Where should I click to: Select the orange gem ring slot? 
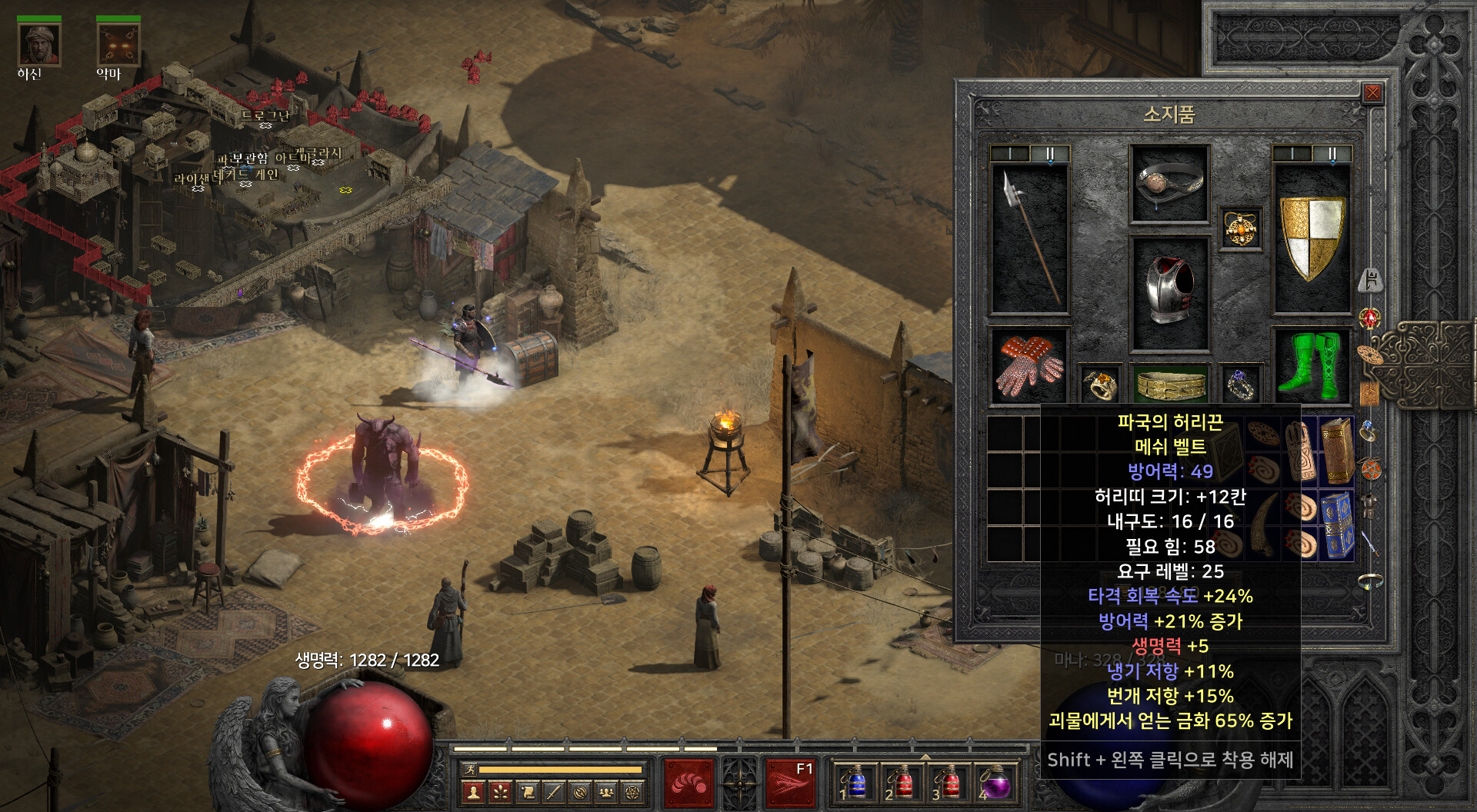point(1100,383)
